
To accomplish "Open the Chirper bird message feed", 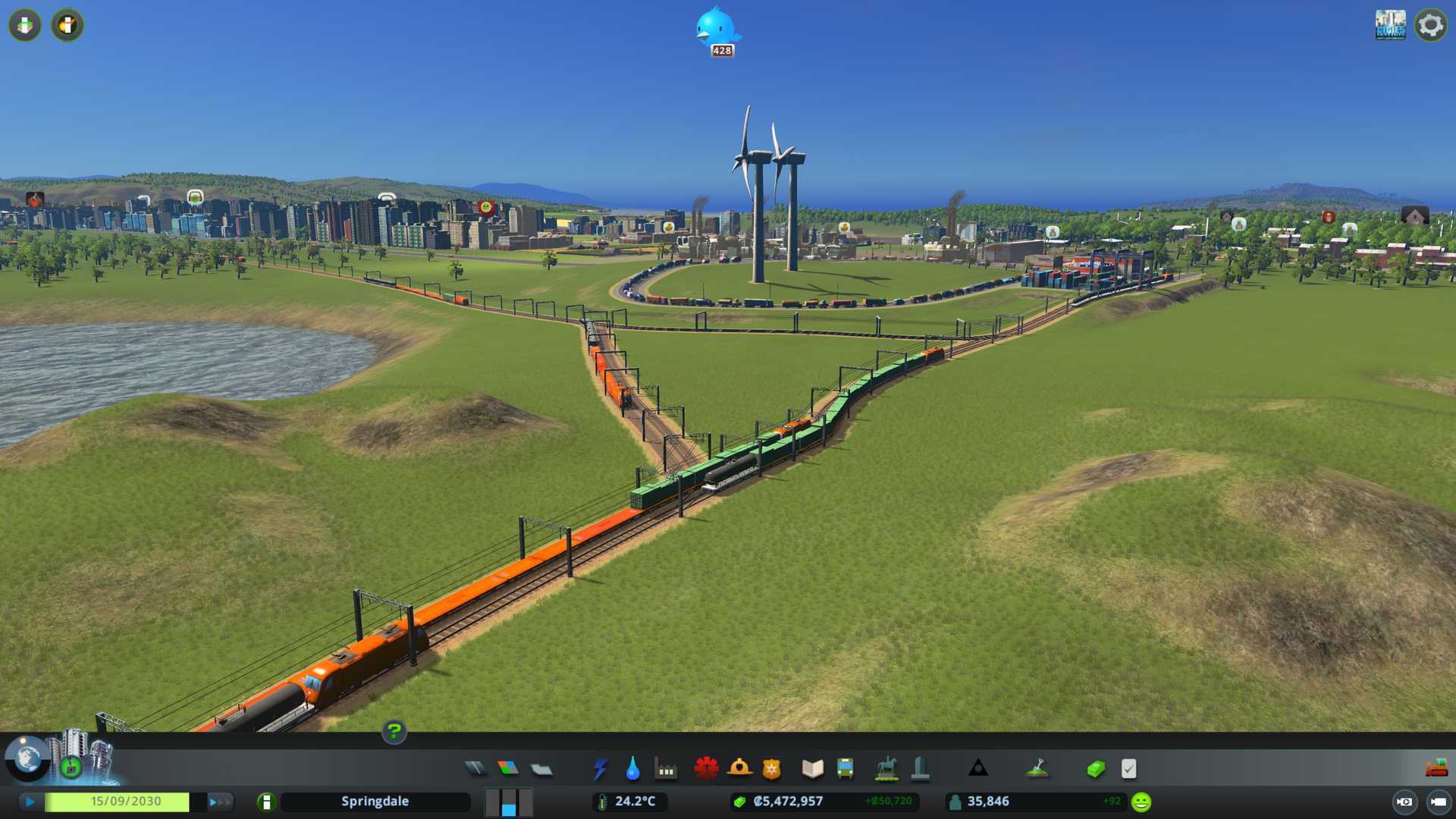I will [715, 29].
